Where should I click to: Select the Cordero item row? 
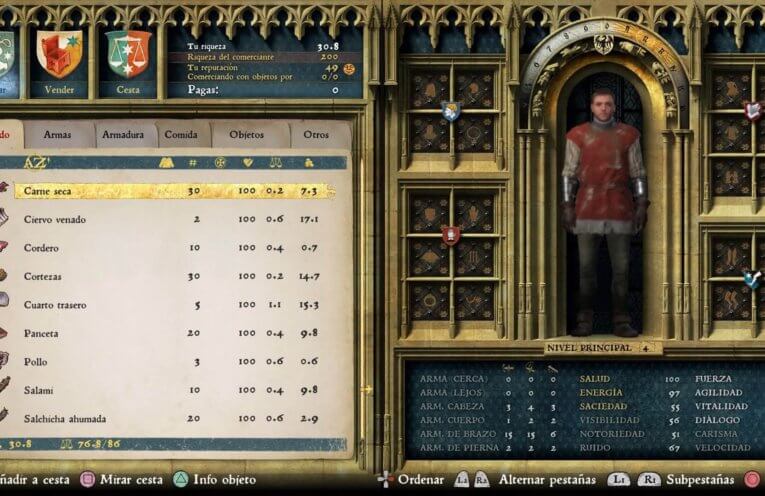point(170,248)
